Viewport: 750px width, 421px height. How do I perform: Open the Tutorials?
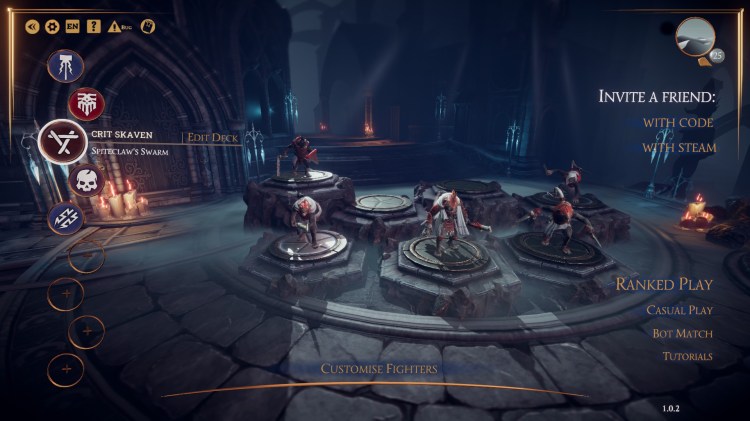686,356
